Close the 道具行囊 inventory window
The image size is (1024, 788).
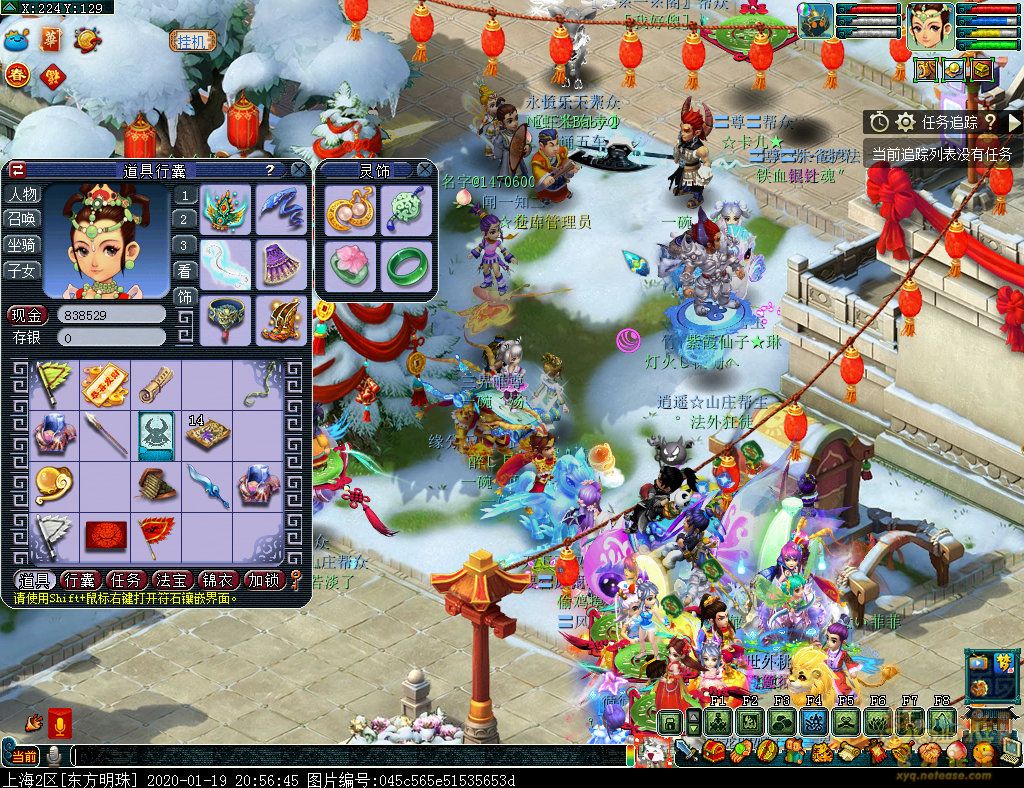click(x=297, y=170)
